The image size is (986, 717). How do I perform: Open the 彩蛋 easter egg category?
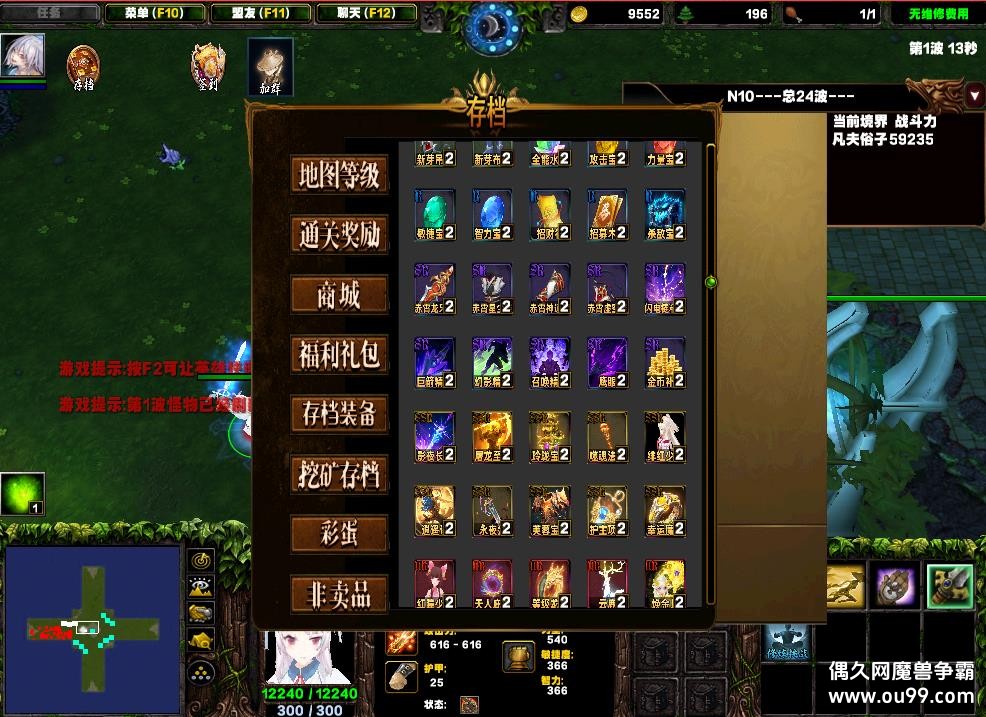coord(340,534)
